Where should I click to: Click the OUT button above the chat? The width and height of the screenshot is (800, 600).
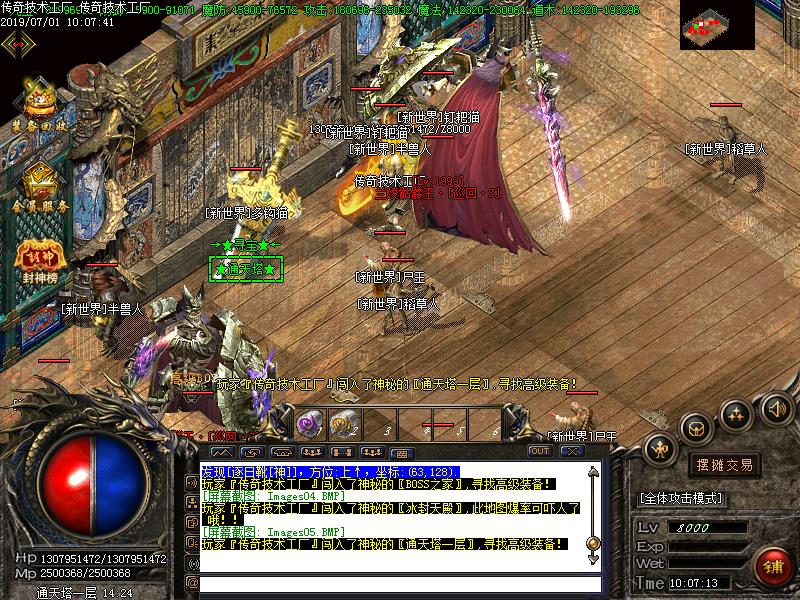click(x=540, y=451)
